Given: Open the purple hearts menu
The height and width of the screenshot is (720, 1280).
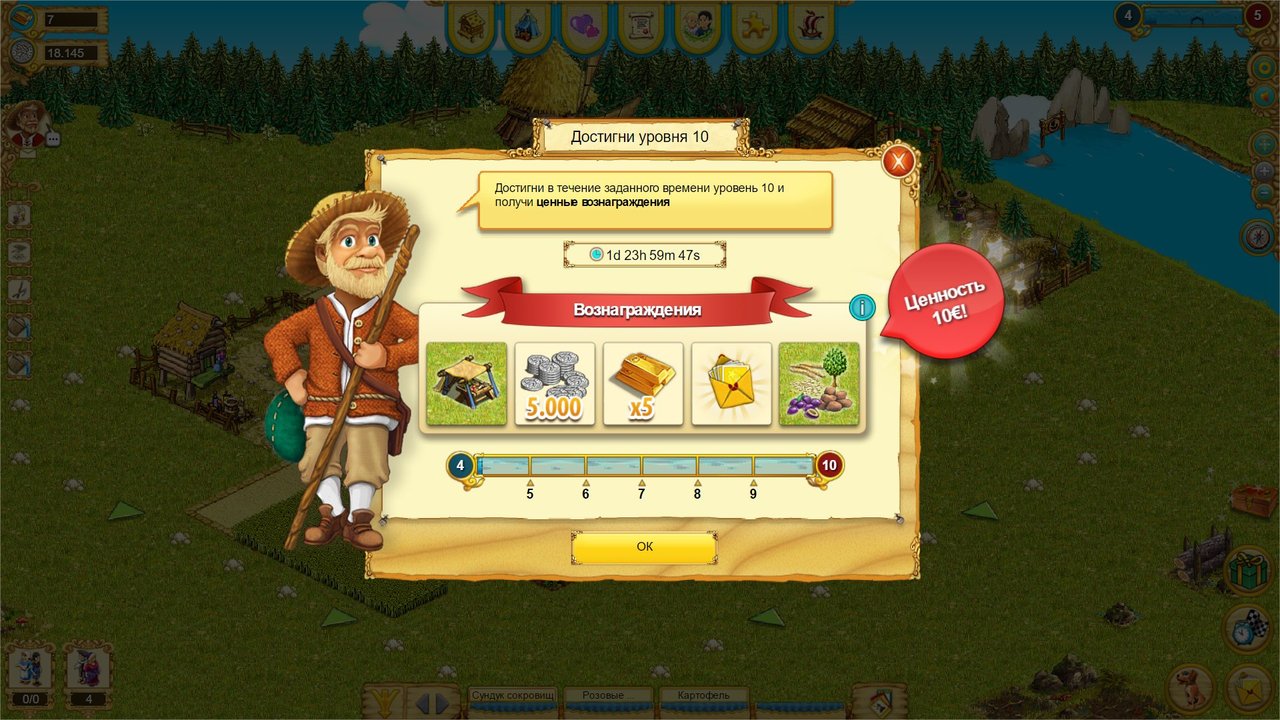Looking at the screenshot, I should [x=584, y=26].
